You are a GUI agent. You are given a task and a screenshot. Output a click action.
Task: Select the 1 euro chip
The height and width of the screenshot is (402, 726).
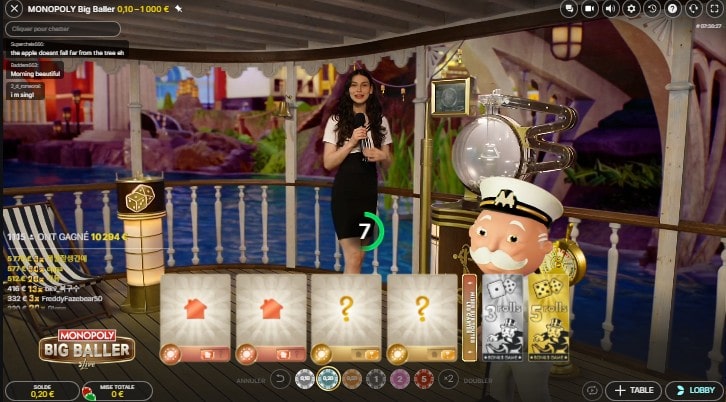click(x=375, y=379)
